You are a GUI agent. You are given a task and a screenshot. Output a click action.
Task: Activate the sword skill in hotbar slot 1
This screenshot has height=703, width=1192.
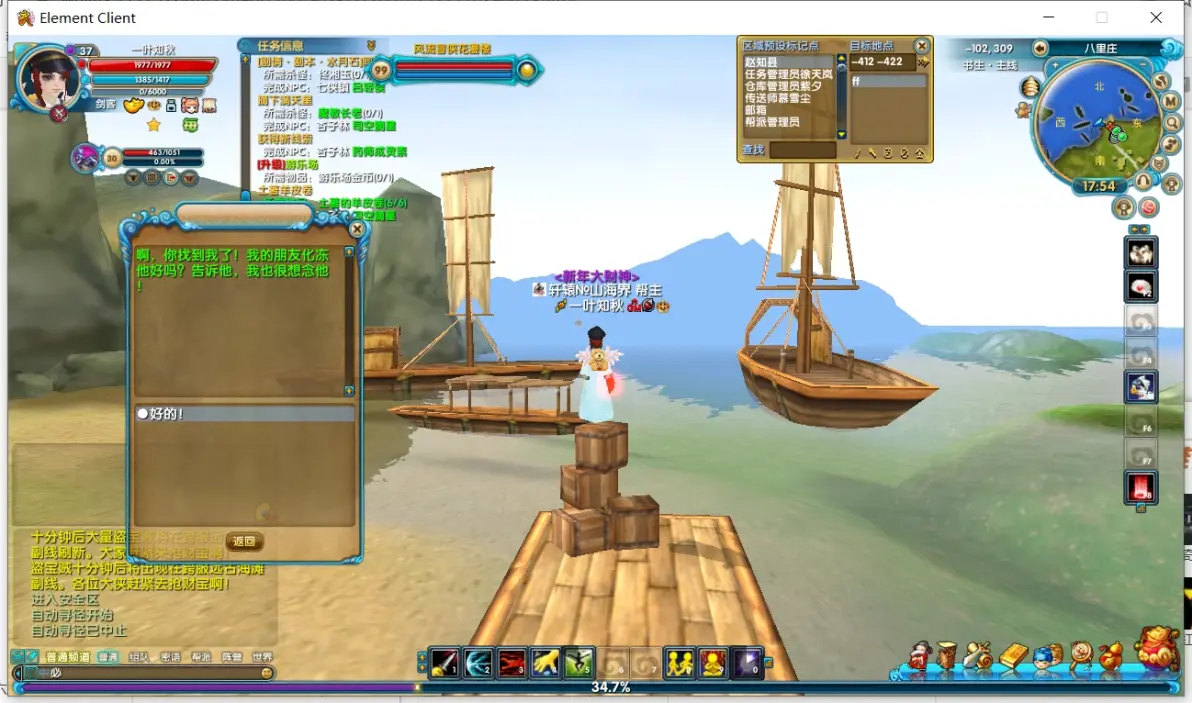[x=444, y=663]
